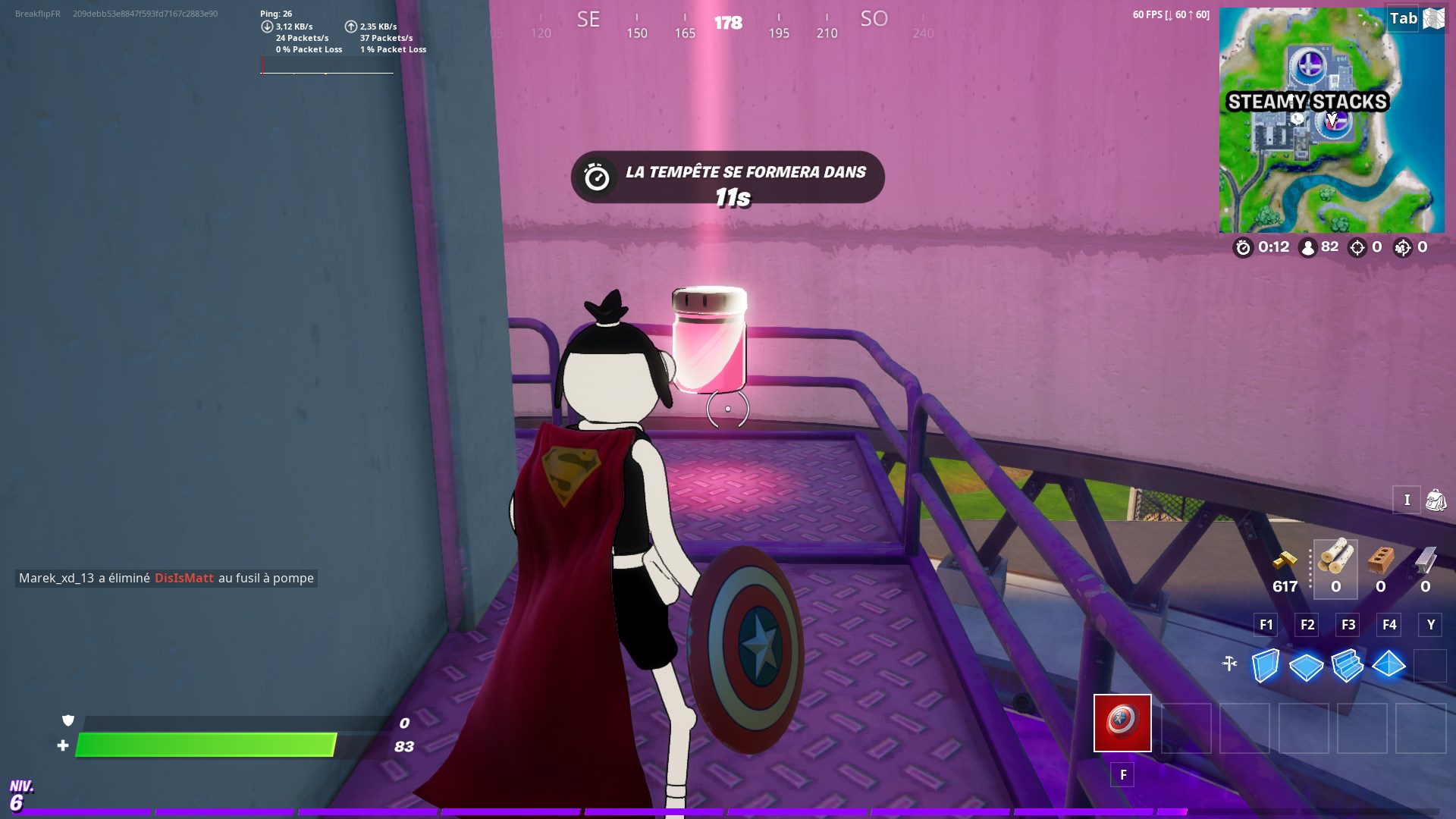Click the I inventory key label
This screenshot has width=1456, height=819.
[x=1407, y=500]
